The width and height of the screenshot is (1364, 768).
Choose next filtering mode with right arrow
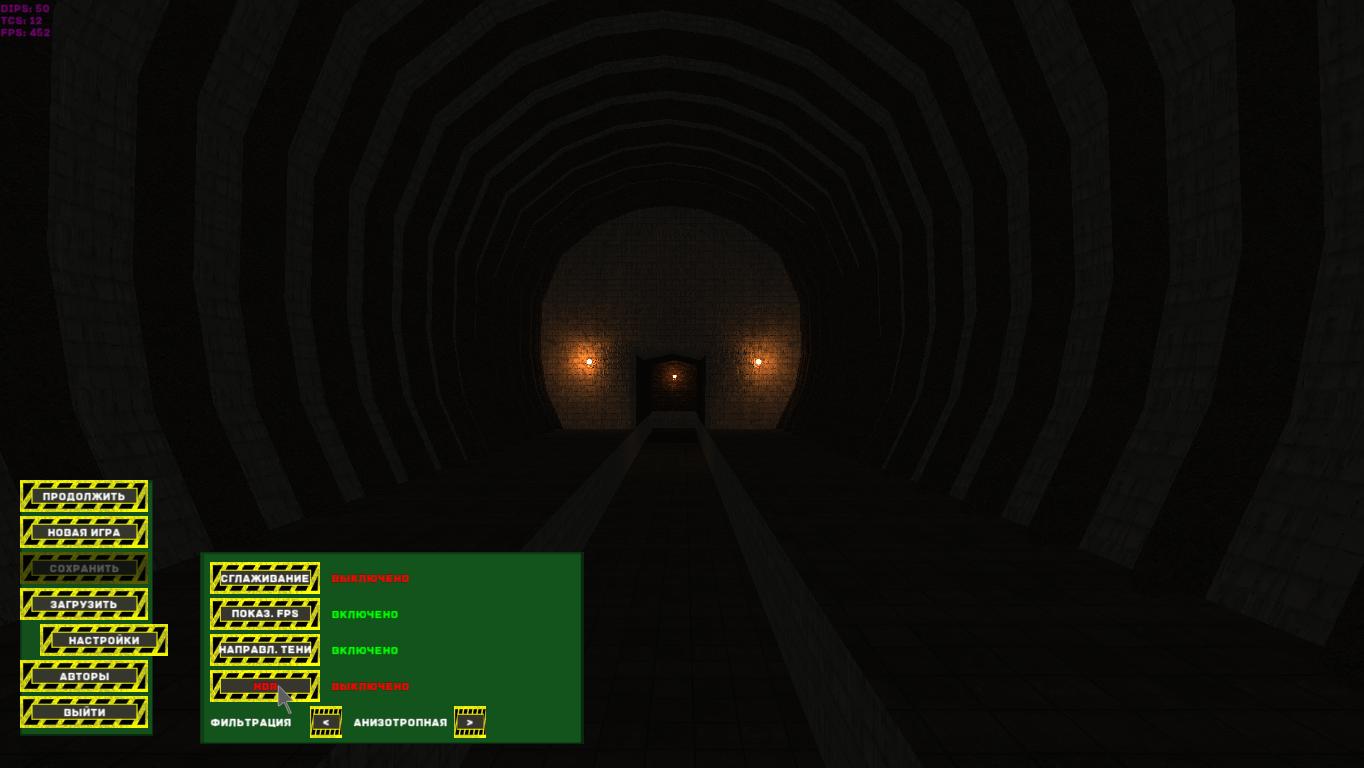click(470, 722)
